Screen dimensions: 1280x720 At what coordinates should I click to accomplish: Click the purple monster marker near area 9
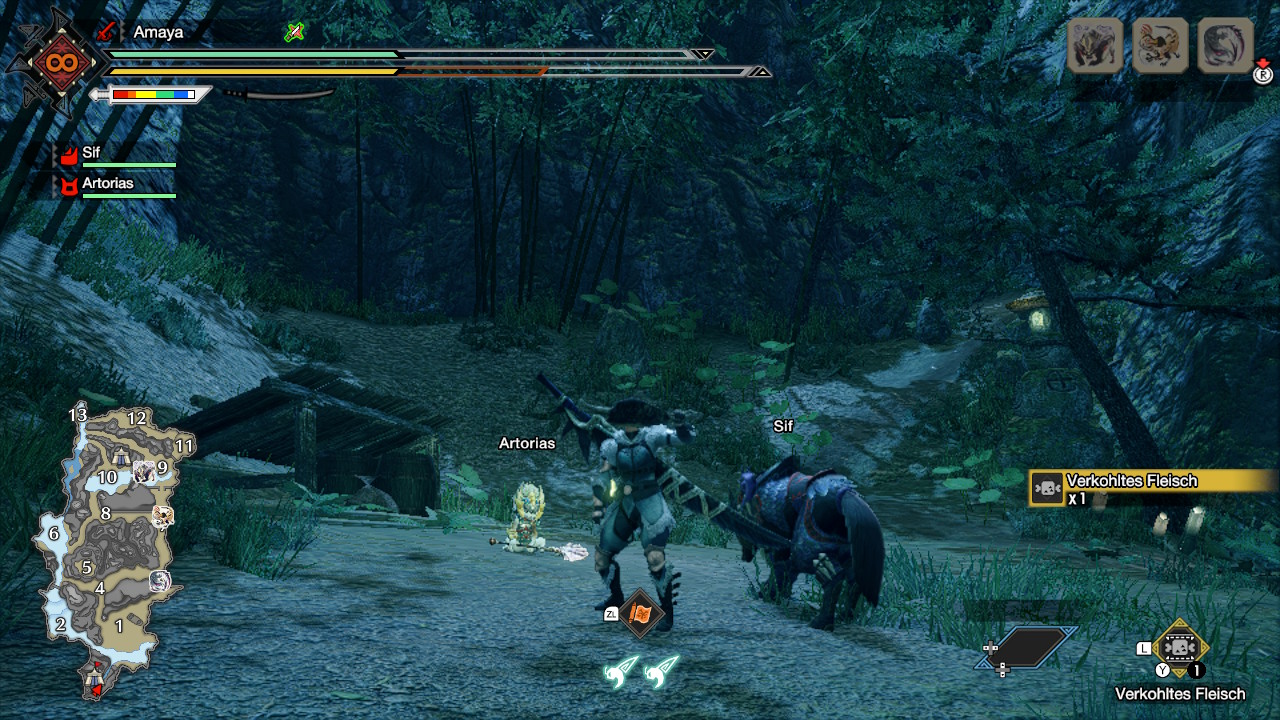(144, 472)
